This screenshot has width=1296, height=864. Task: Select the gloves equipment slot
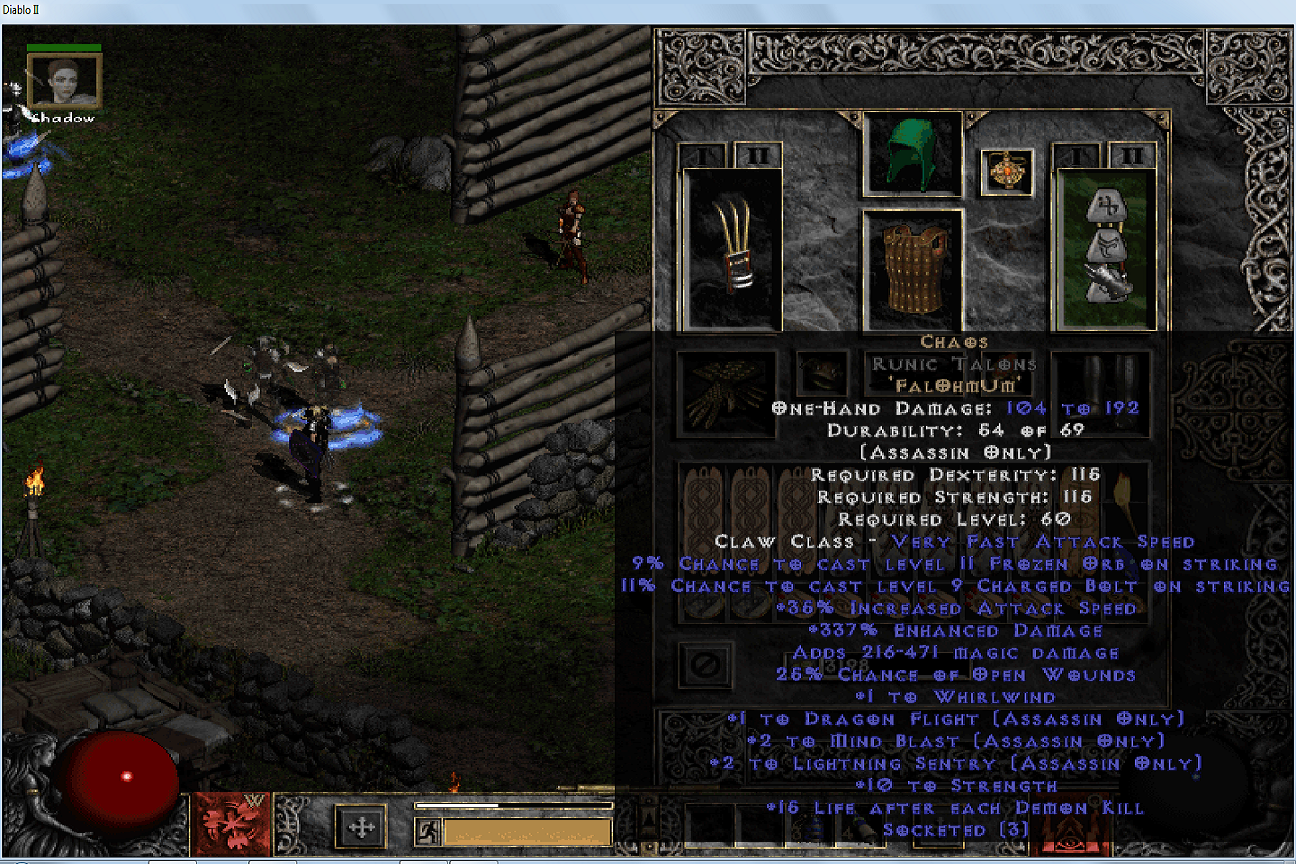[x=726, y=393]
